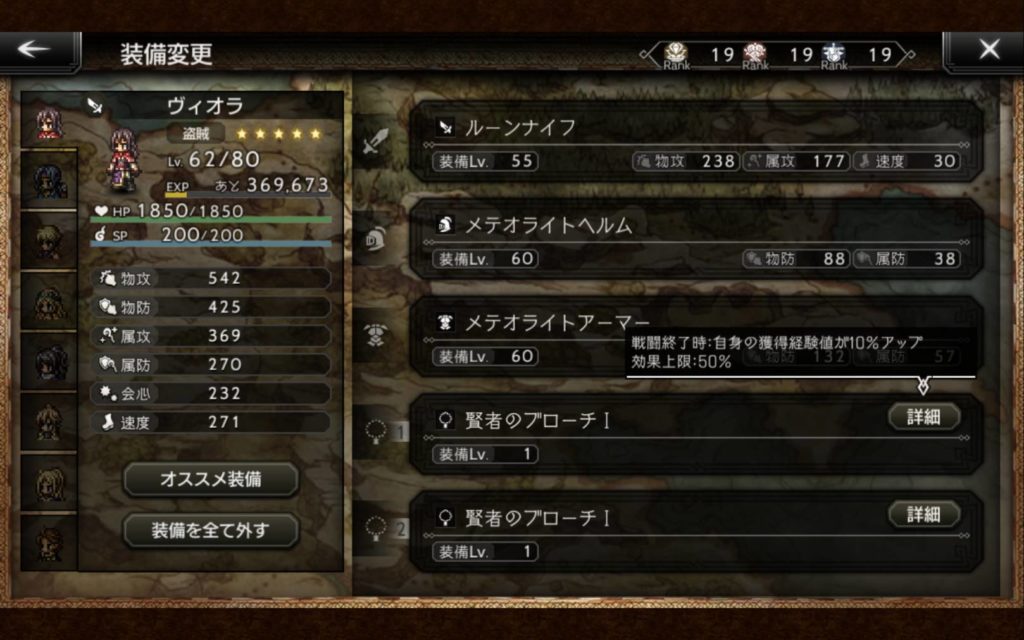Close the equipment change screen with X
1024x640 pixels.
(986, 51)
